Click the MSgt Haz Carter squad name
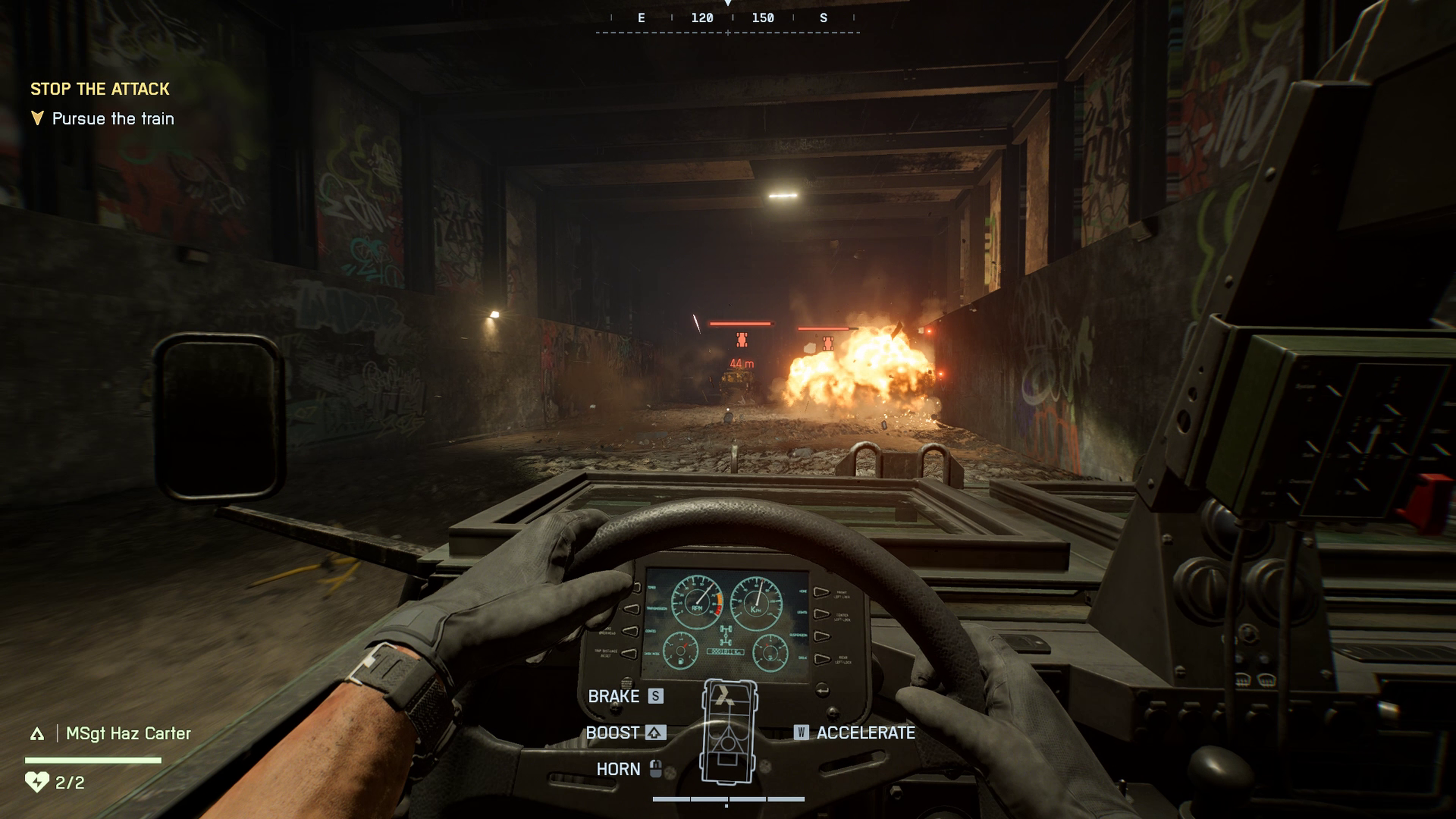This screenshot has width=1456, height=819. (x=128, y=733)
